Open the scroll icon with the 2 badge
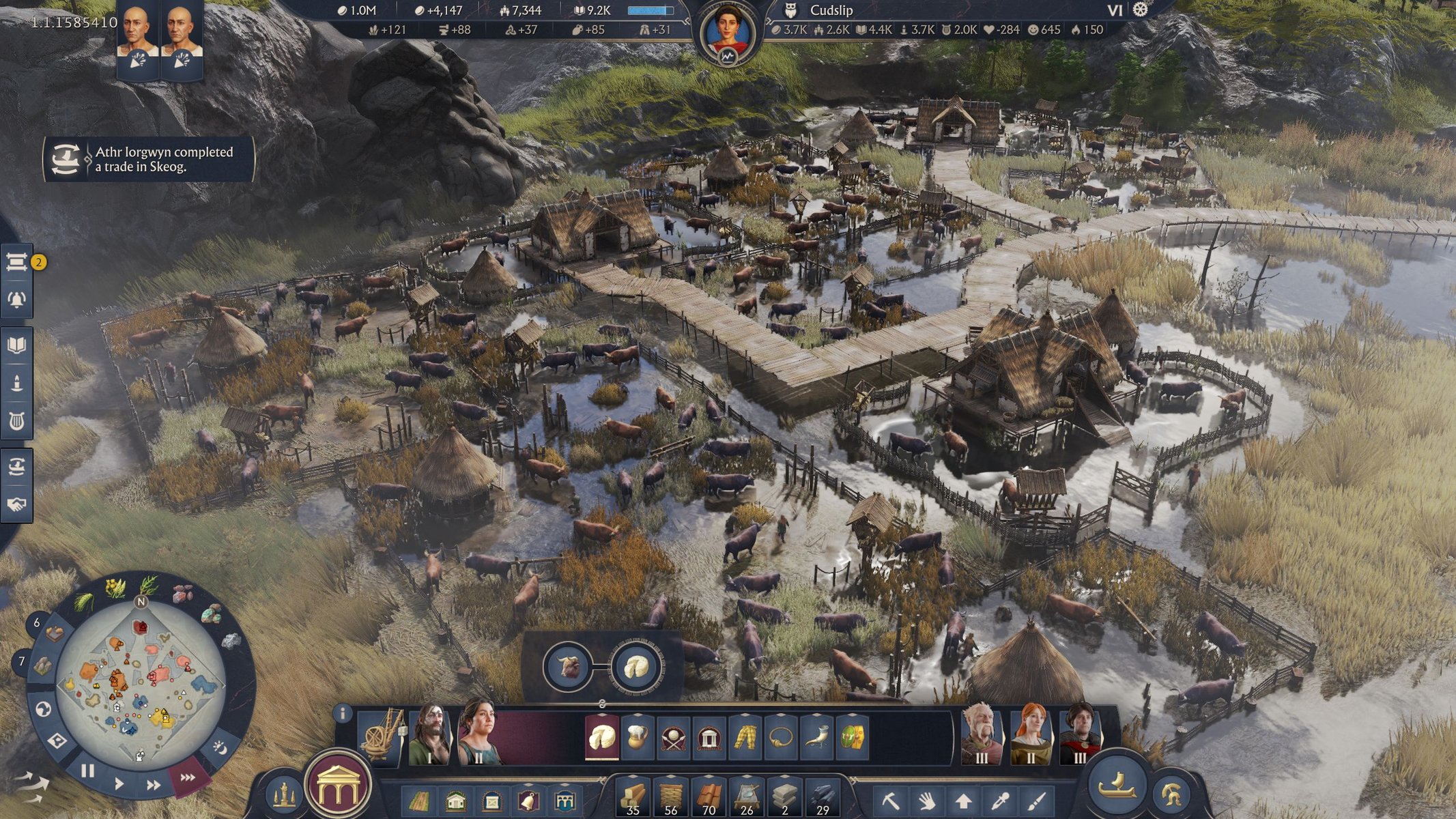The image size is (1456, 819). coord(17,262)
